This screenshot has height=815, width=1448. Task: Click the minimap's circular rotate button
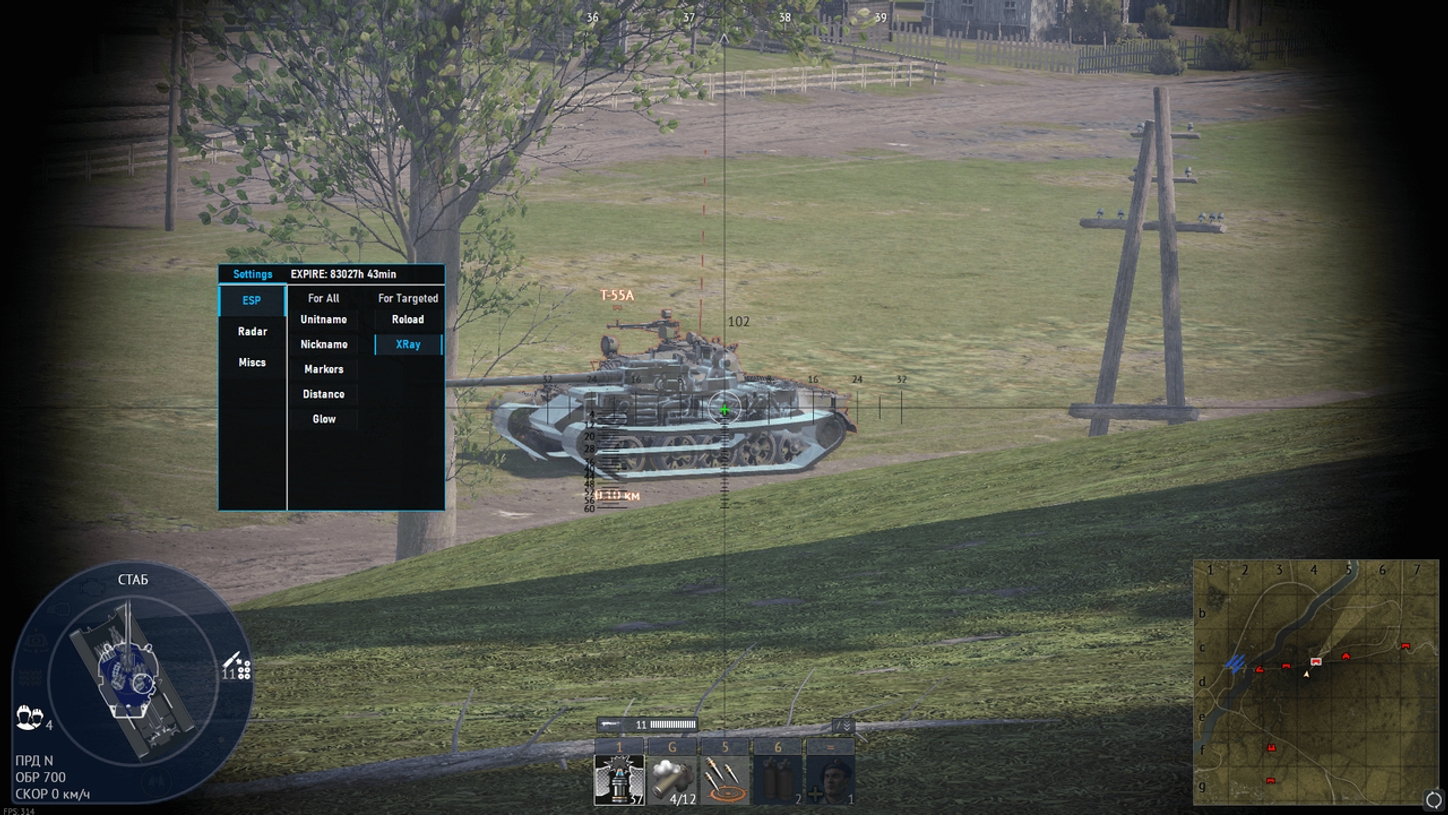pyautogui.click(x=1432, y=799)
